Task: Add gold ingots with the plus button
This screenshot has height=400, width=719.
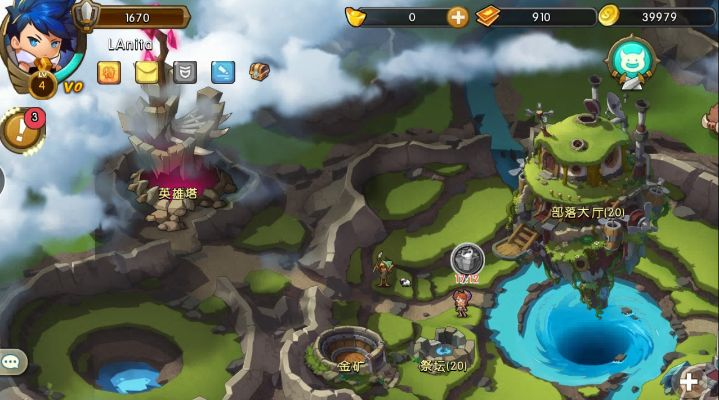Action: 457,16
